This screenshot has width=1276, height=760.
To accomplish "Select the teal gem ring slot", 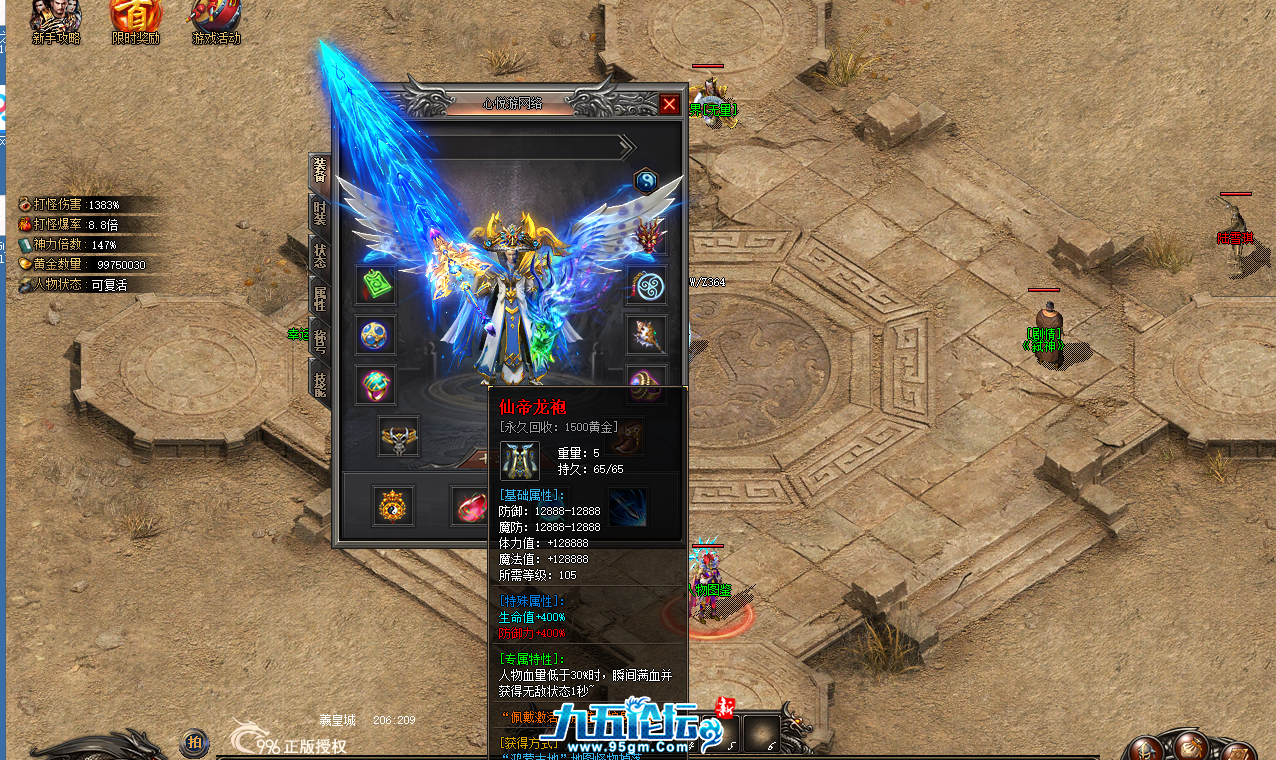I will tap(376, 385).
